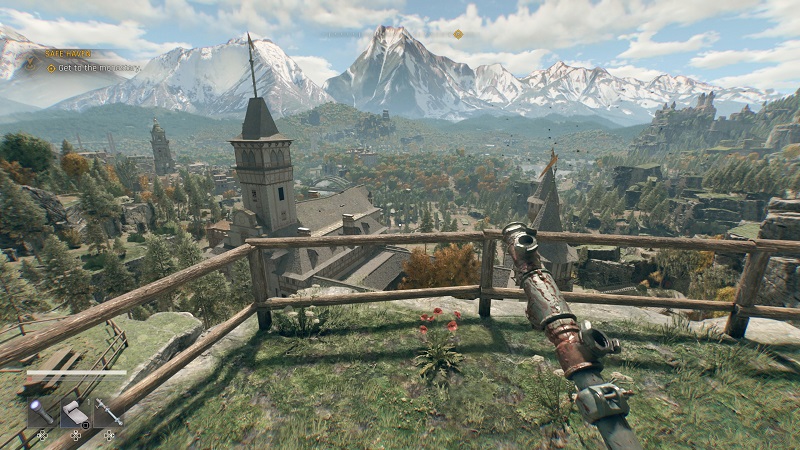Screen dimensions: 800x450
Task: Use the bandage item slot
Action: pyautogui.click(x=76, y=412)
